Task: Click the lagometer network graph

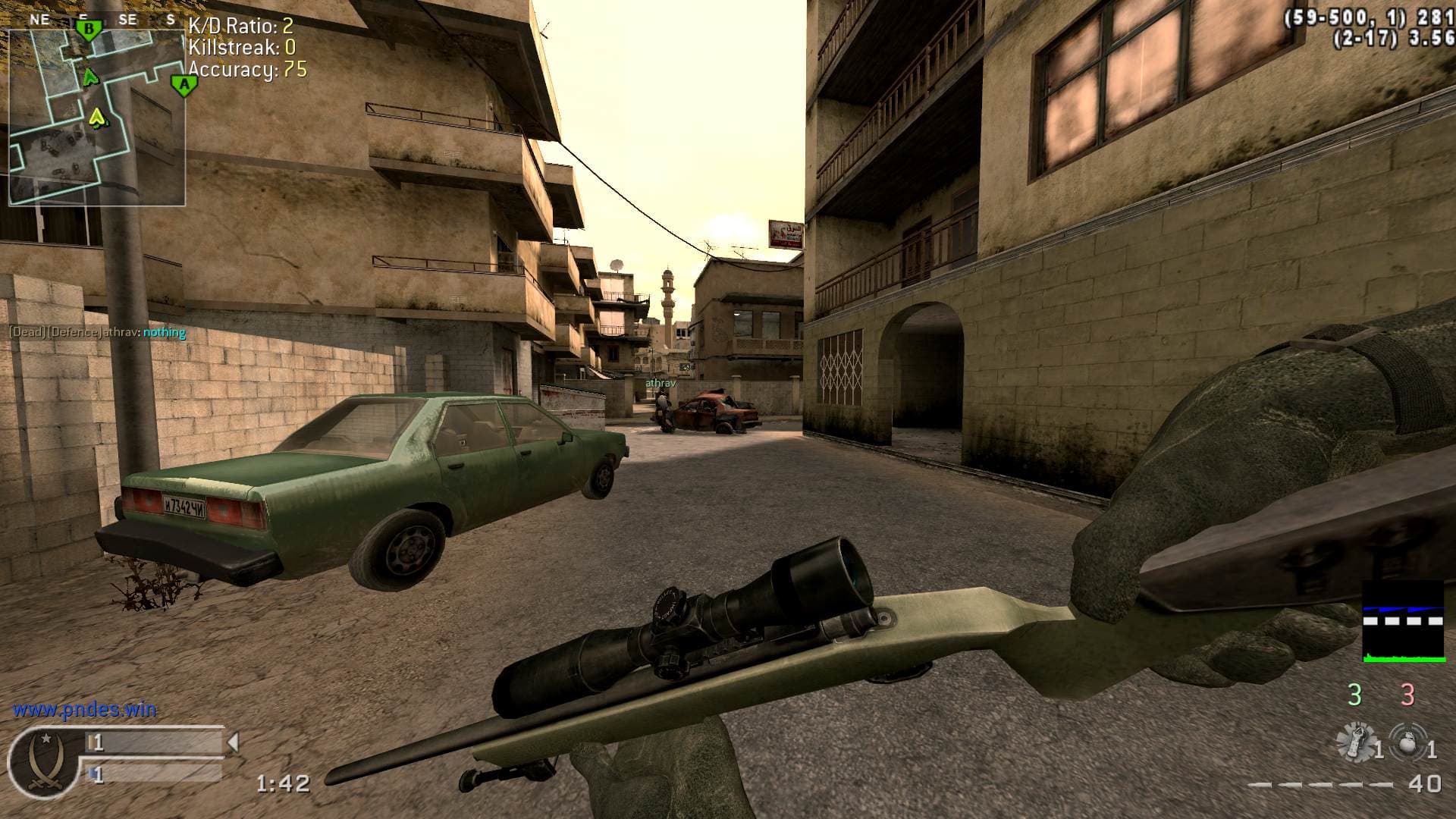Action: click(x=1403, y=622)
